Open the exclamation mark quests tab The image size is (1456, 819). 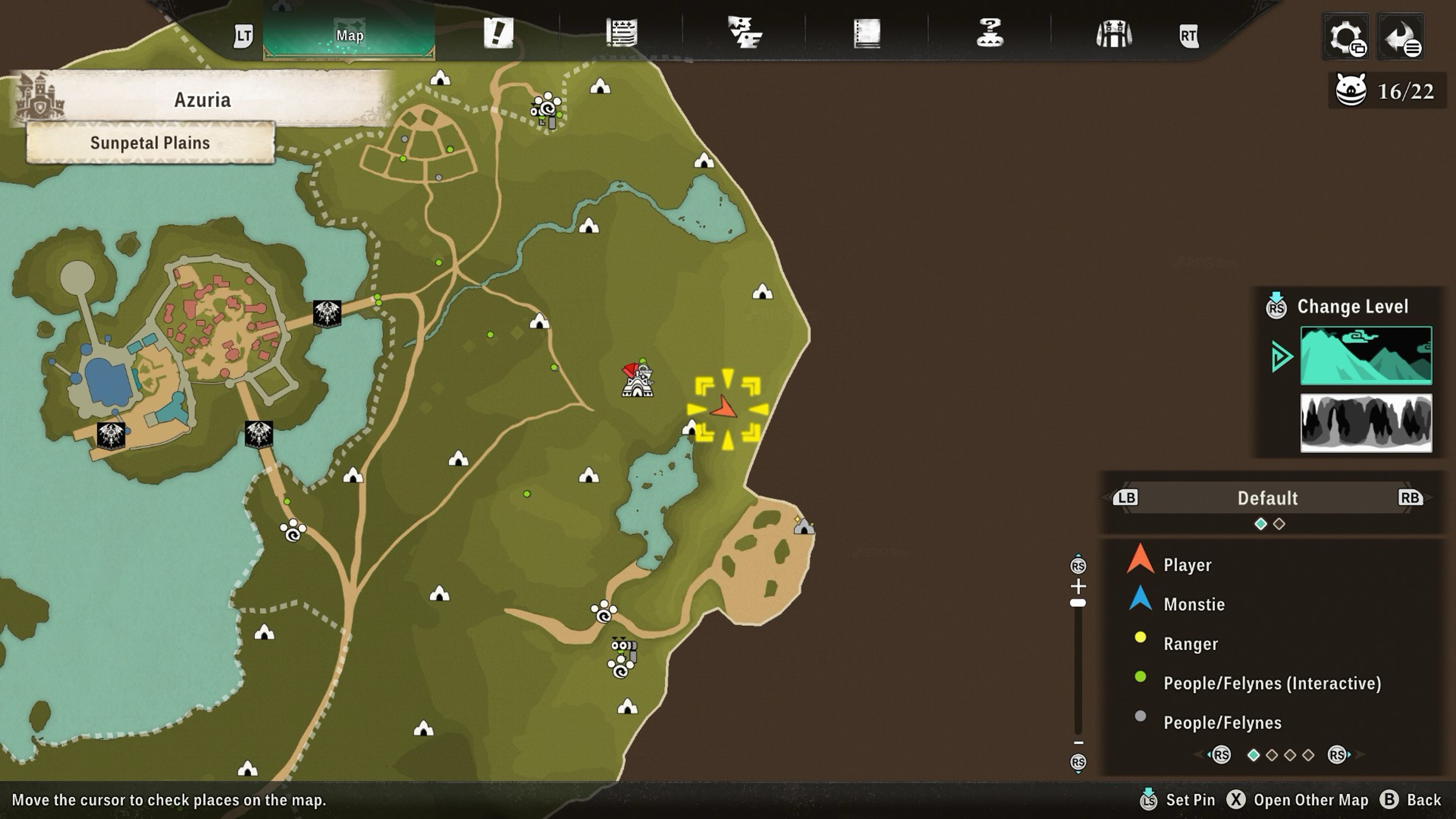[498, 33]
